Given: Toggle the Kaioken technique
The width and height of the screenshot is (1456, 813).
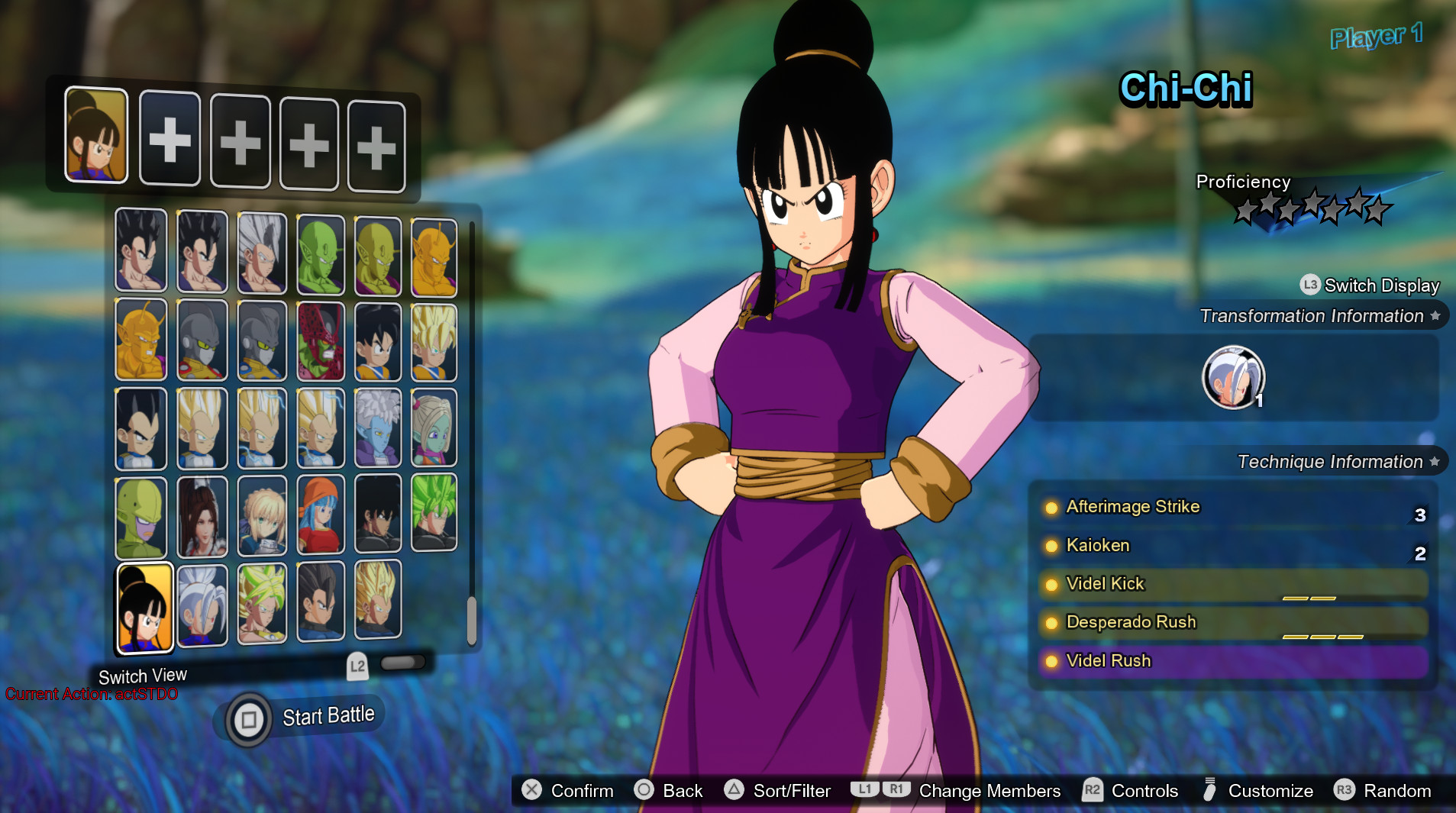Looking at the screenshot, I should (1099, 545).
